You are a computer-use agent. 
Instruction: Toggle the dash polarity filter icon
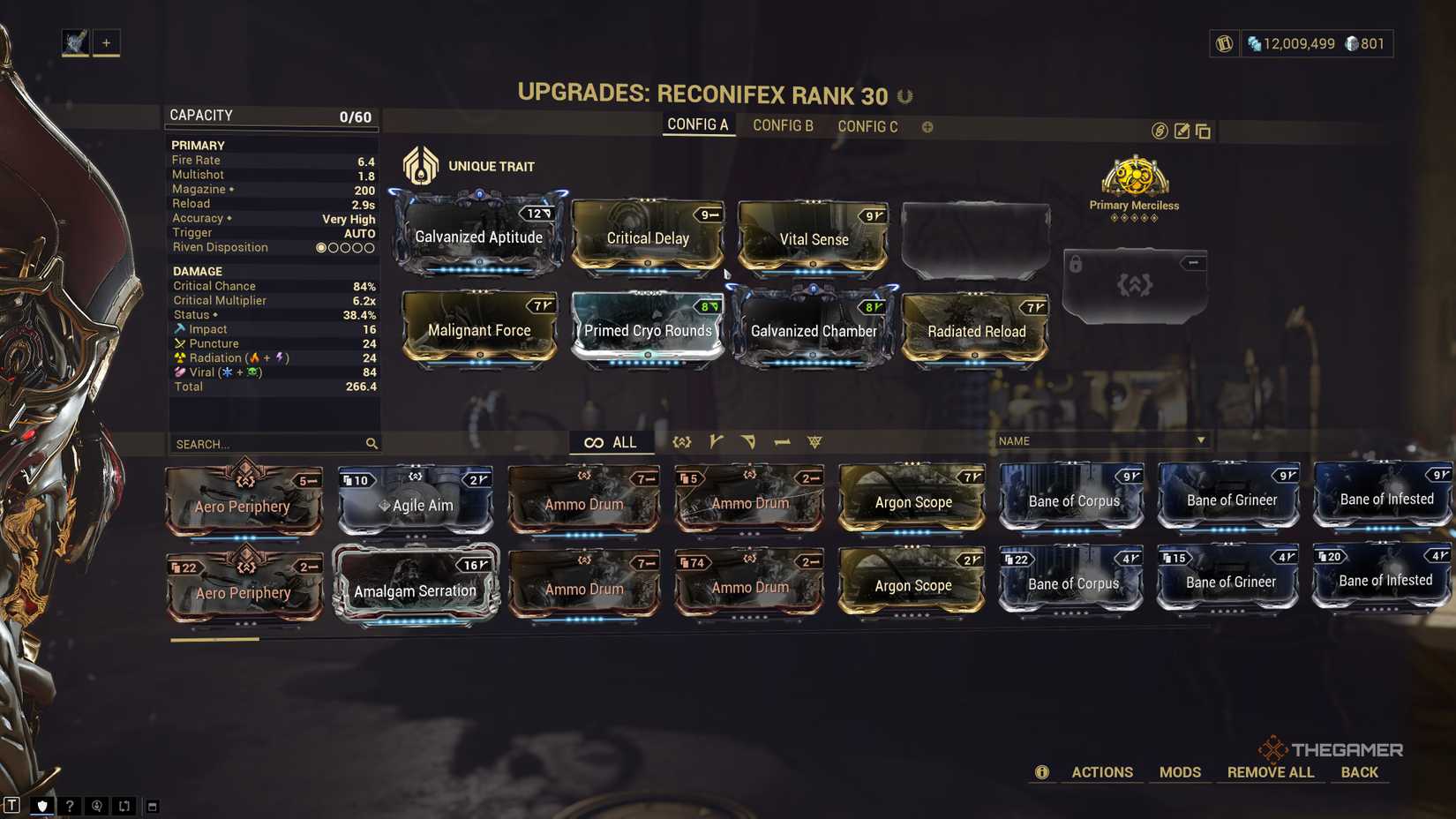pyautogui.click(x=782, y=441)
